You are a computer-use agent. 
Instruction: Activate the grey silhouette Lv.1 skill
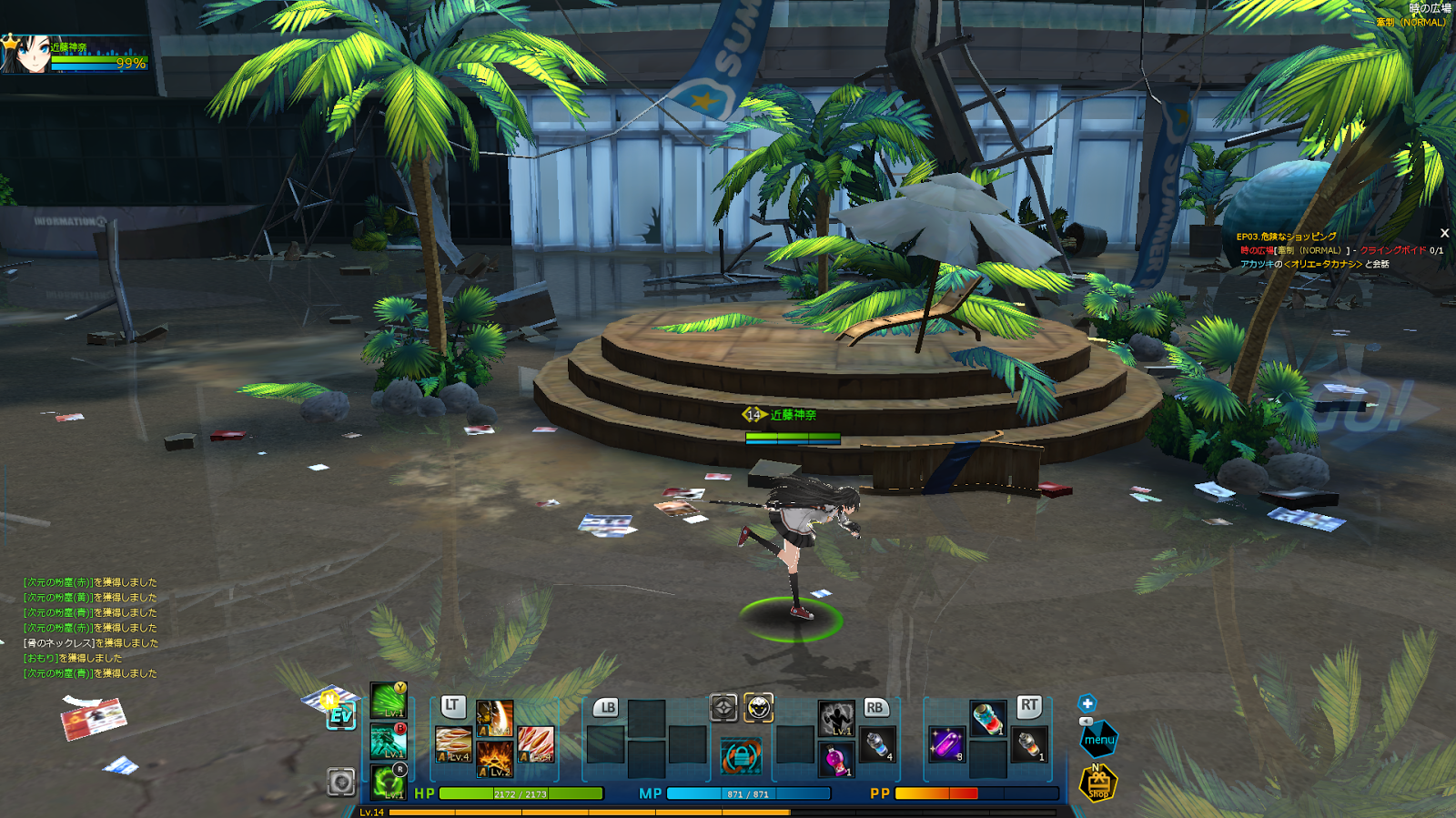pos(835,718)
